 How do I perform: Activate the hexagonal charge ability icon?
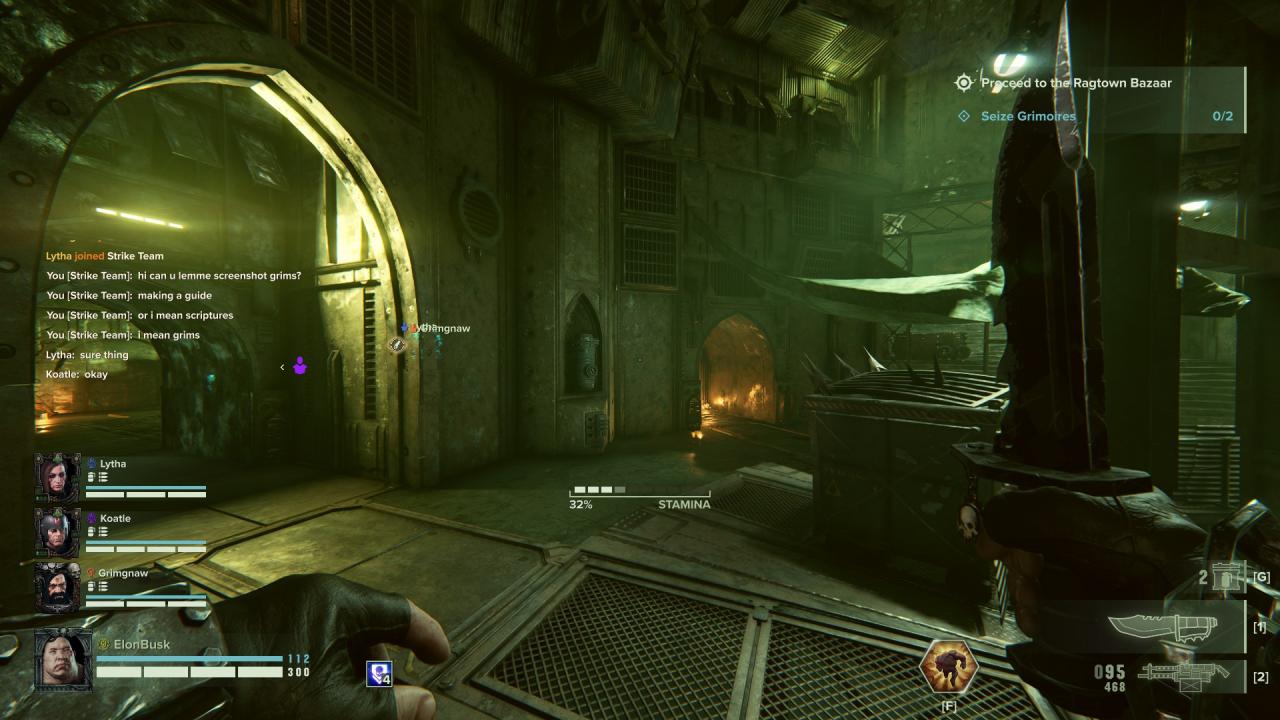click(948, 666)
